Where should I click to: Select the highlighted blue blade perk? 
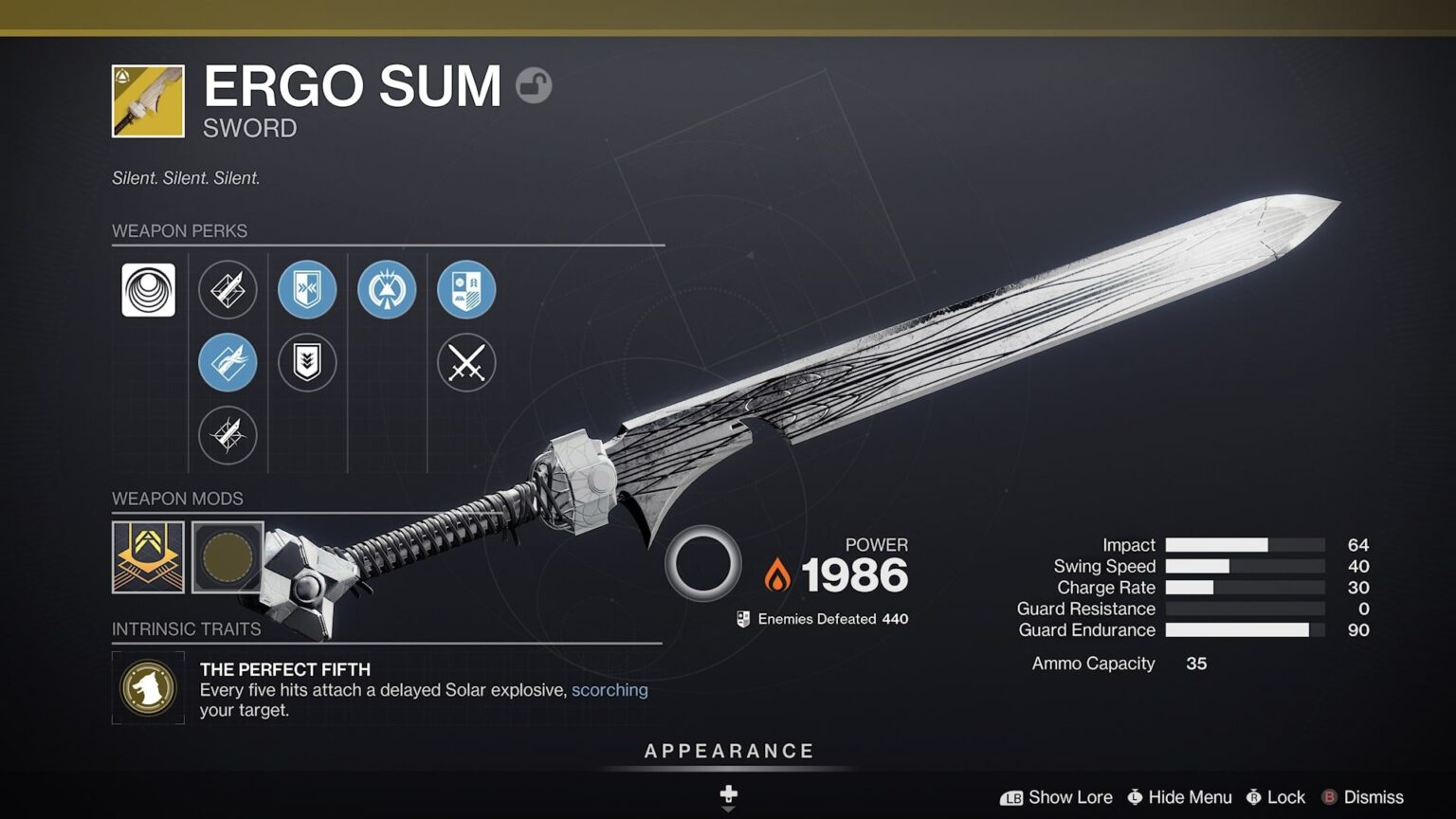click(227, 363)
